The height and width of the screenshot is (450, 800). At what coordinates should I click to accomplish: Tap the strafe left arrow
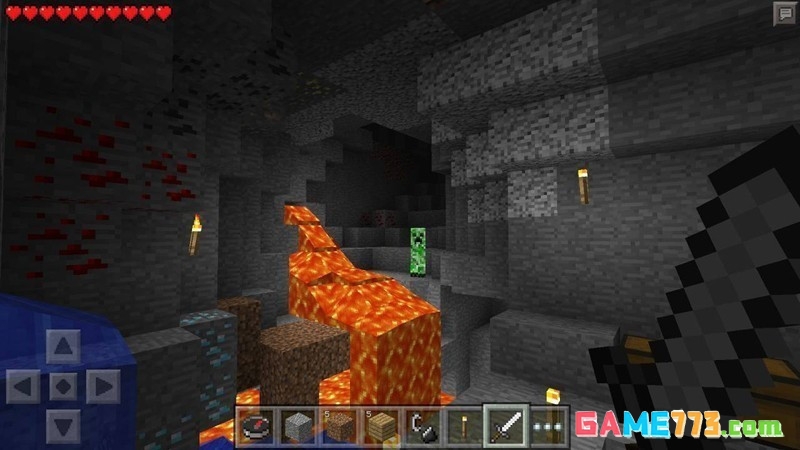pyautogui.click(x=24, y=386)
